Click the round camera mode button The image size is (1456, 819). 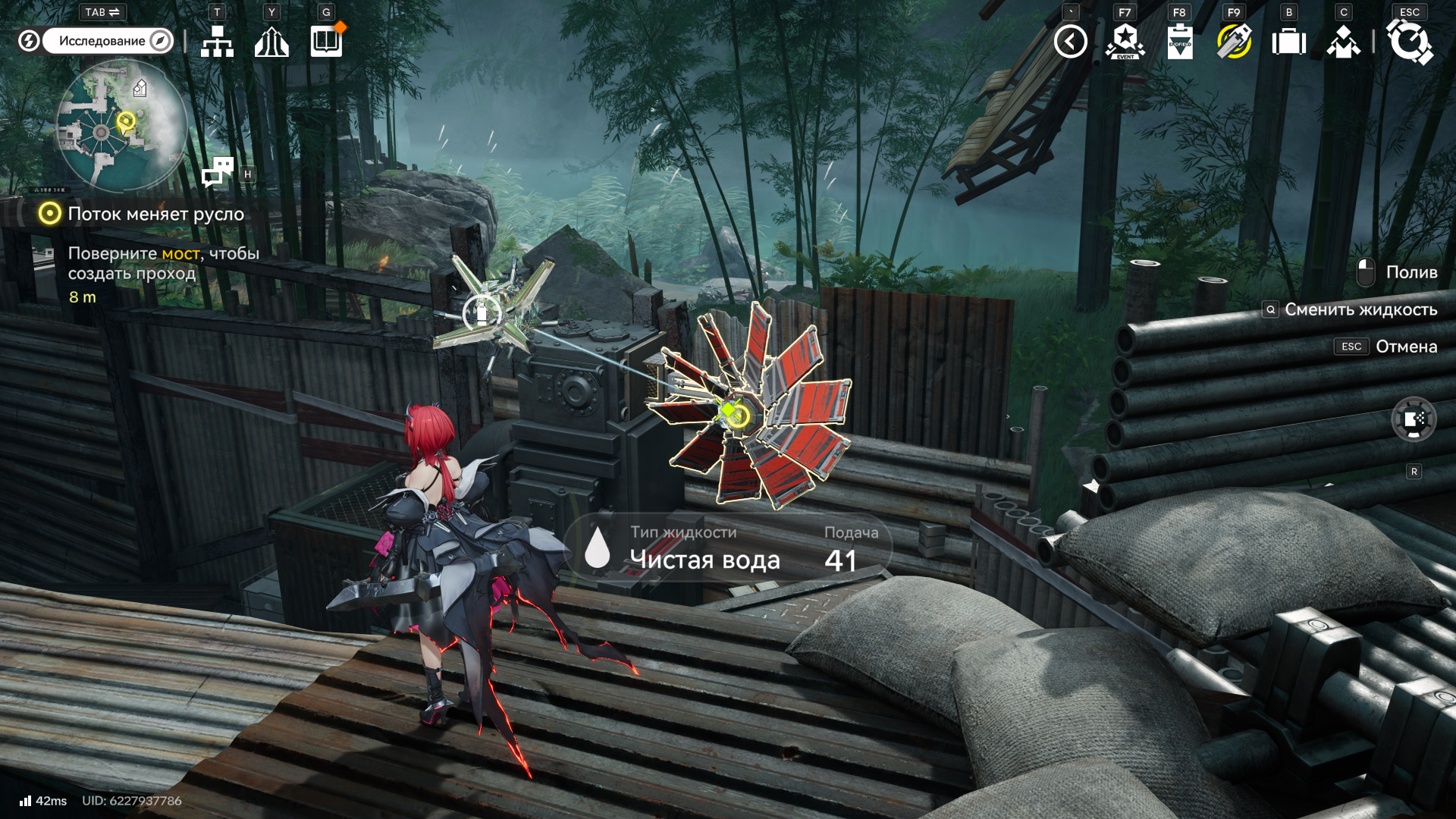tap(1414, 419)
